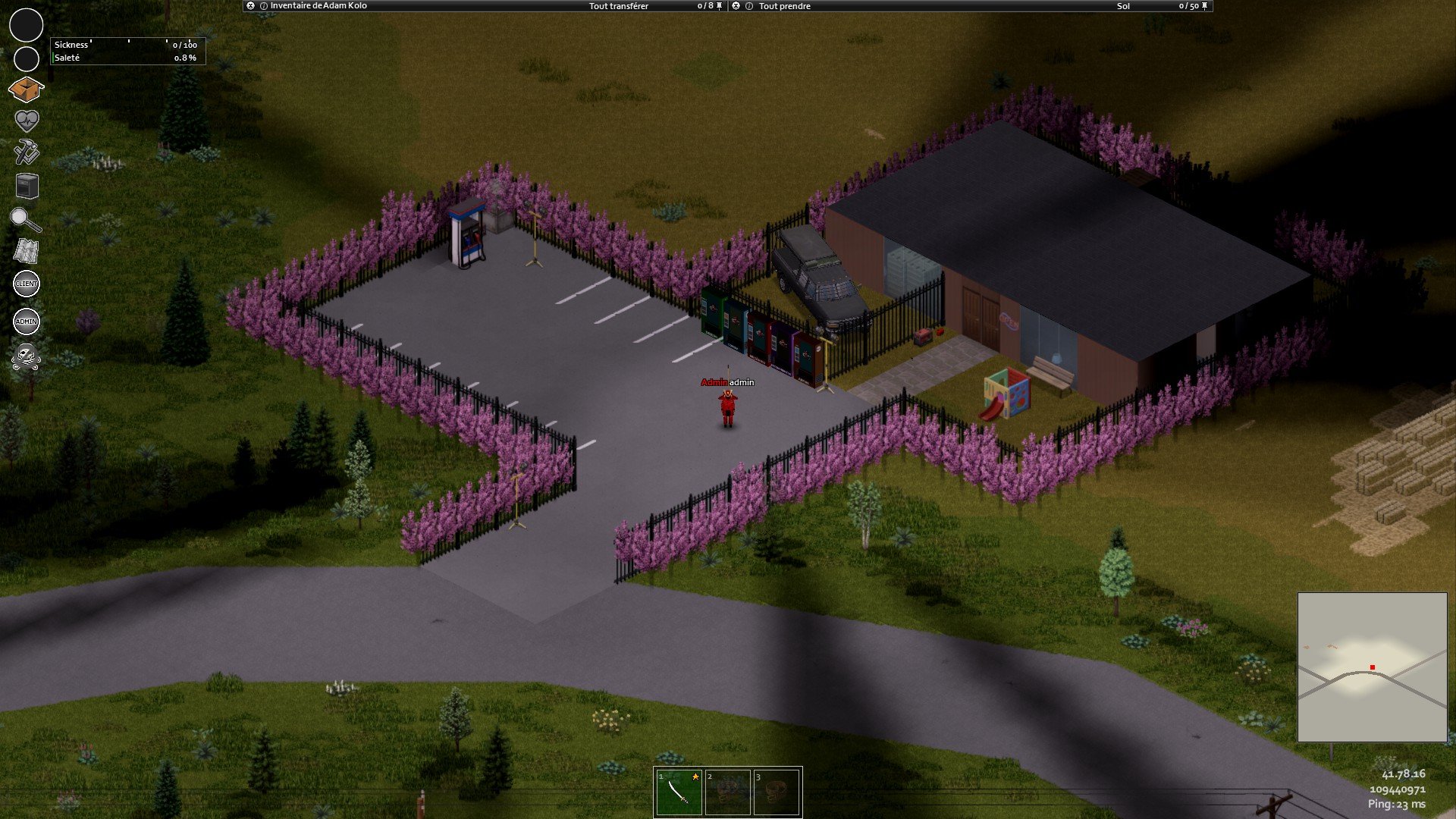Close the Sol loot window

(736, 6)
